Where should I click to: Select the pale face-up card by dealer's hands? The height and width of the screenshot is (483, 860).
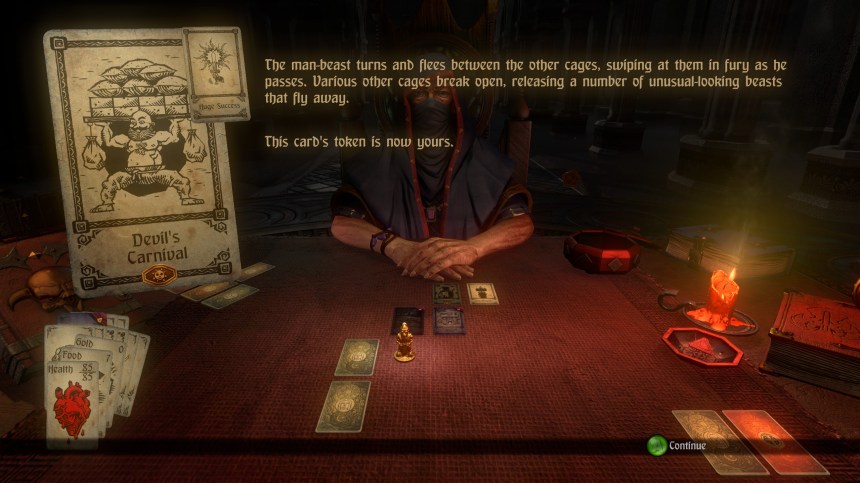(x=483, y=293)
